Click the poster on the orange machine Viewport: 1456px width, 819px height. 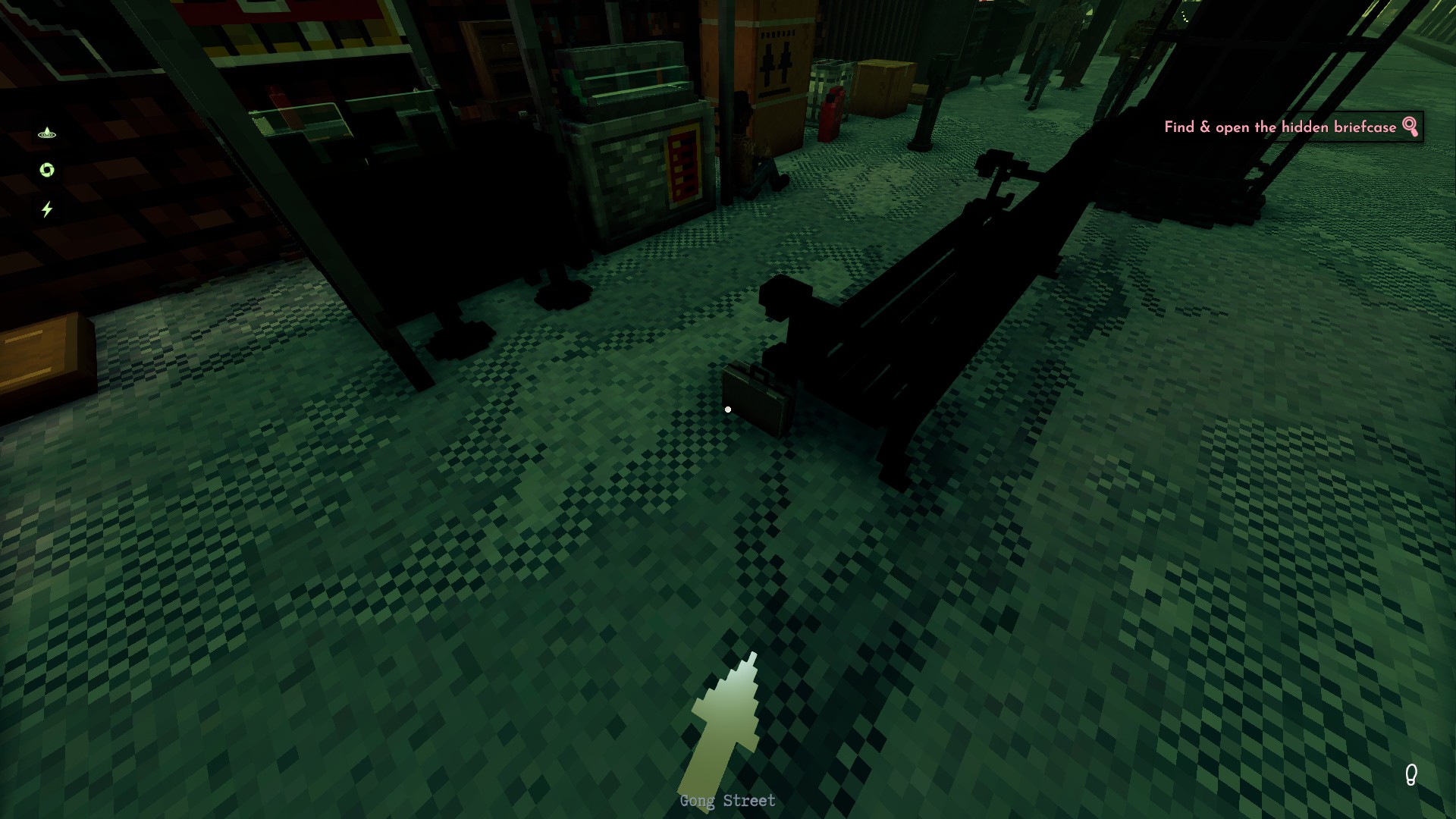(775, 63)
